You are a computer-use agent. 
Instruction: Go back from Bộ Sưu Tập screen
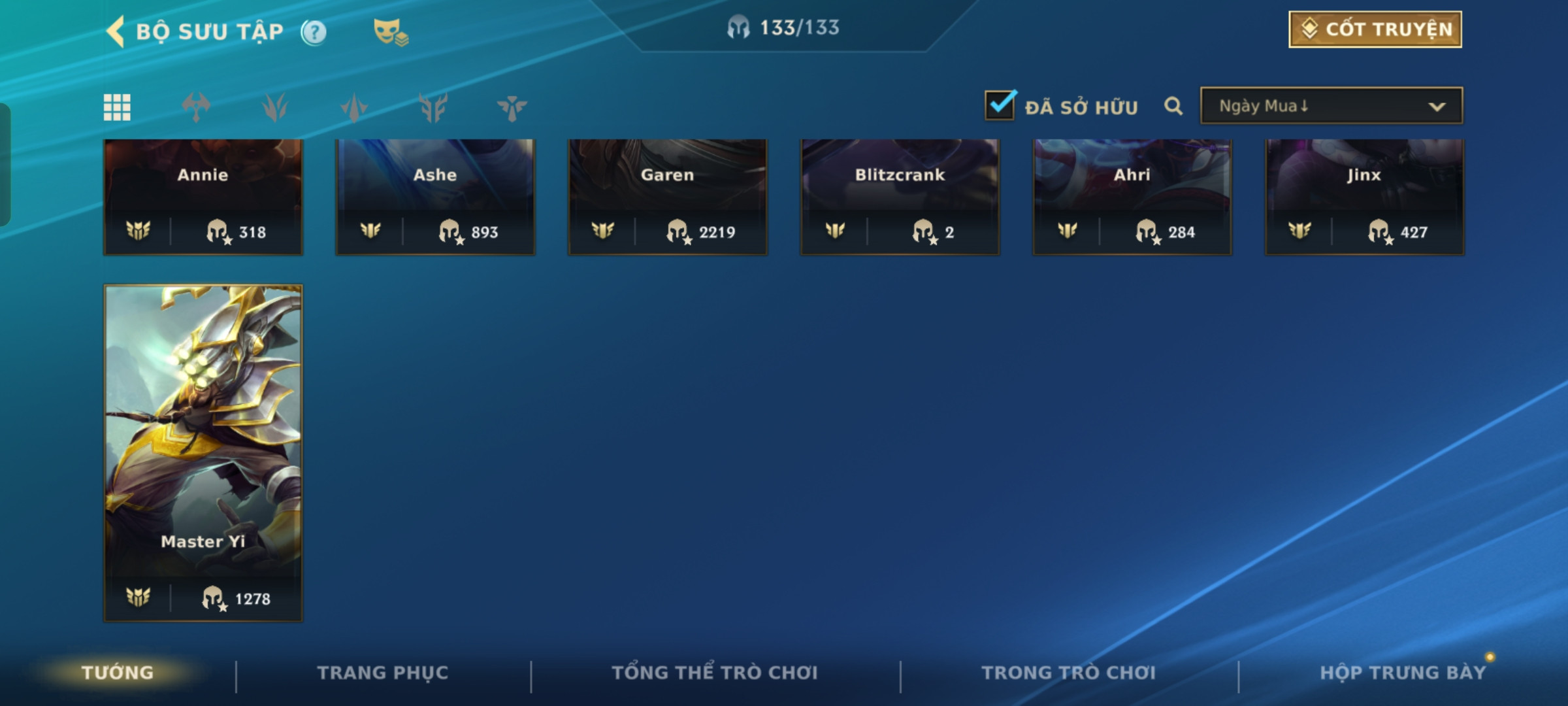[x=116, y=31]
